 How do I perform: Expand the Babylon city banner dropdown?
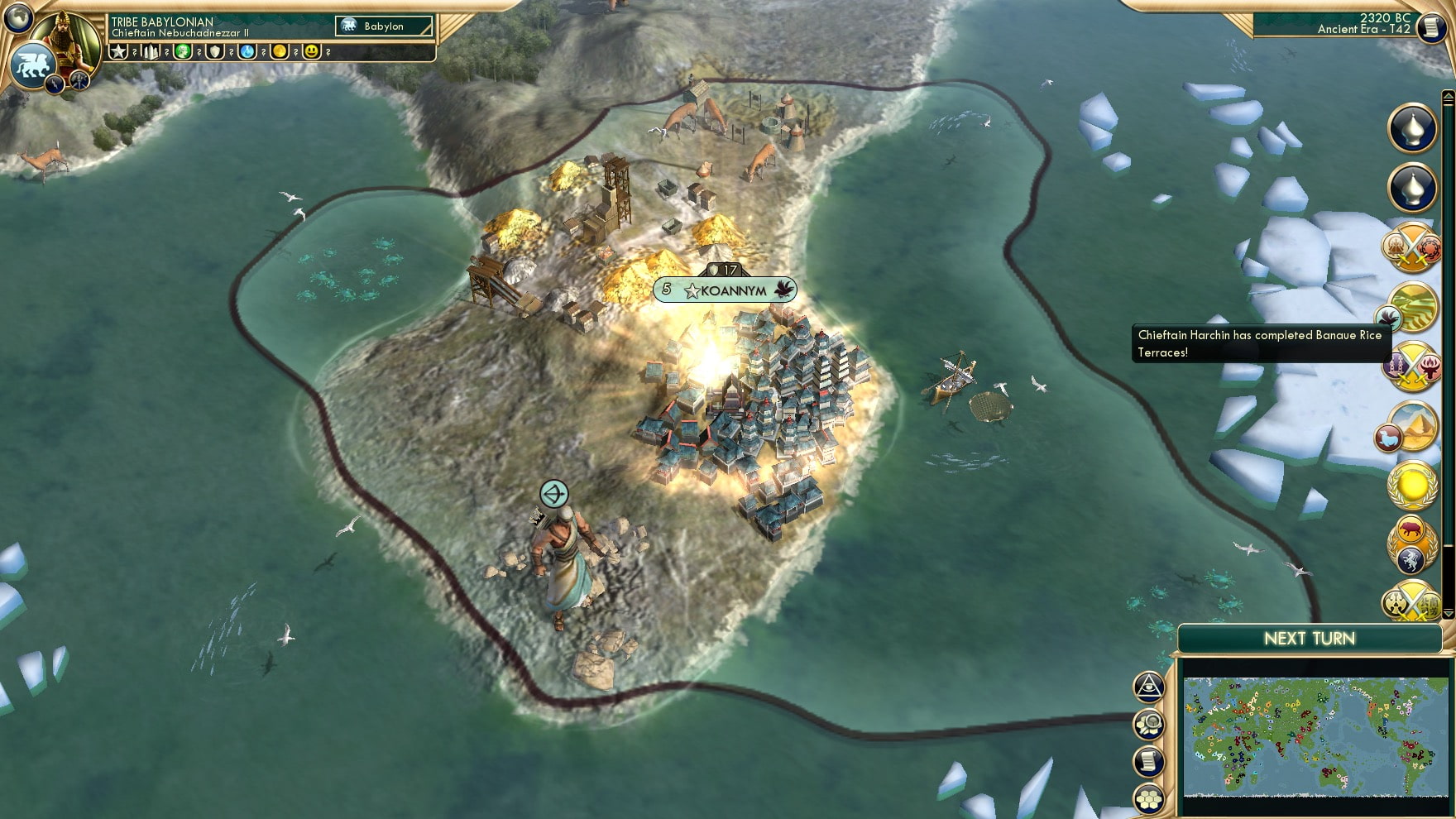385,26
